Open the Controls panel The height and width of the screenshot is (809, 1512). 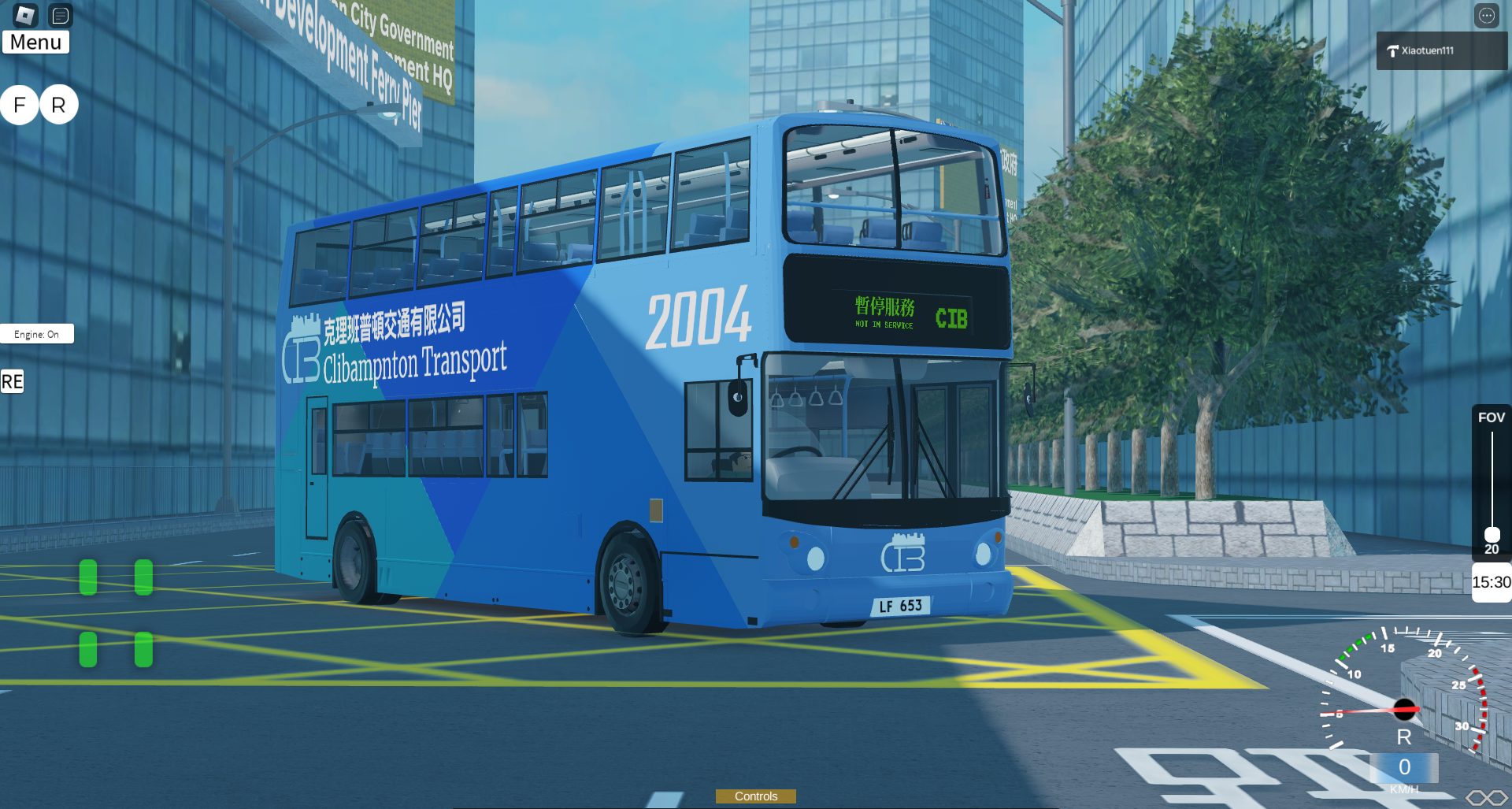pos(755,796)
